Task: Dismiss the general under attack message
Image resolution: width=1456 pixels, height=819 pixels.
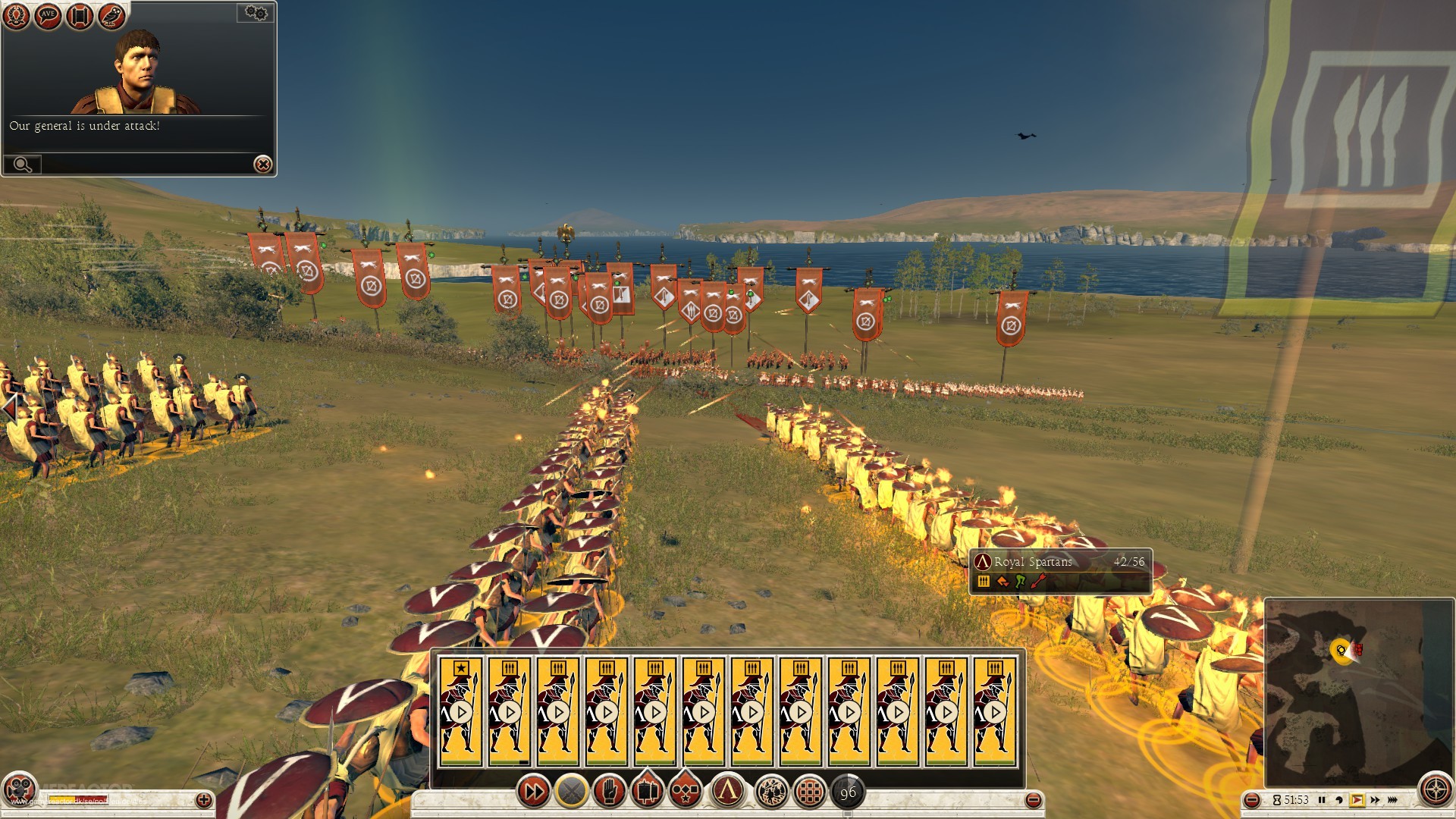Action: (x=262, y=165)
